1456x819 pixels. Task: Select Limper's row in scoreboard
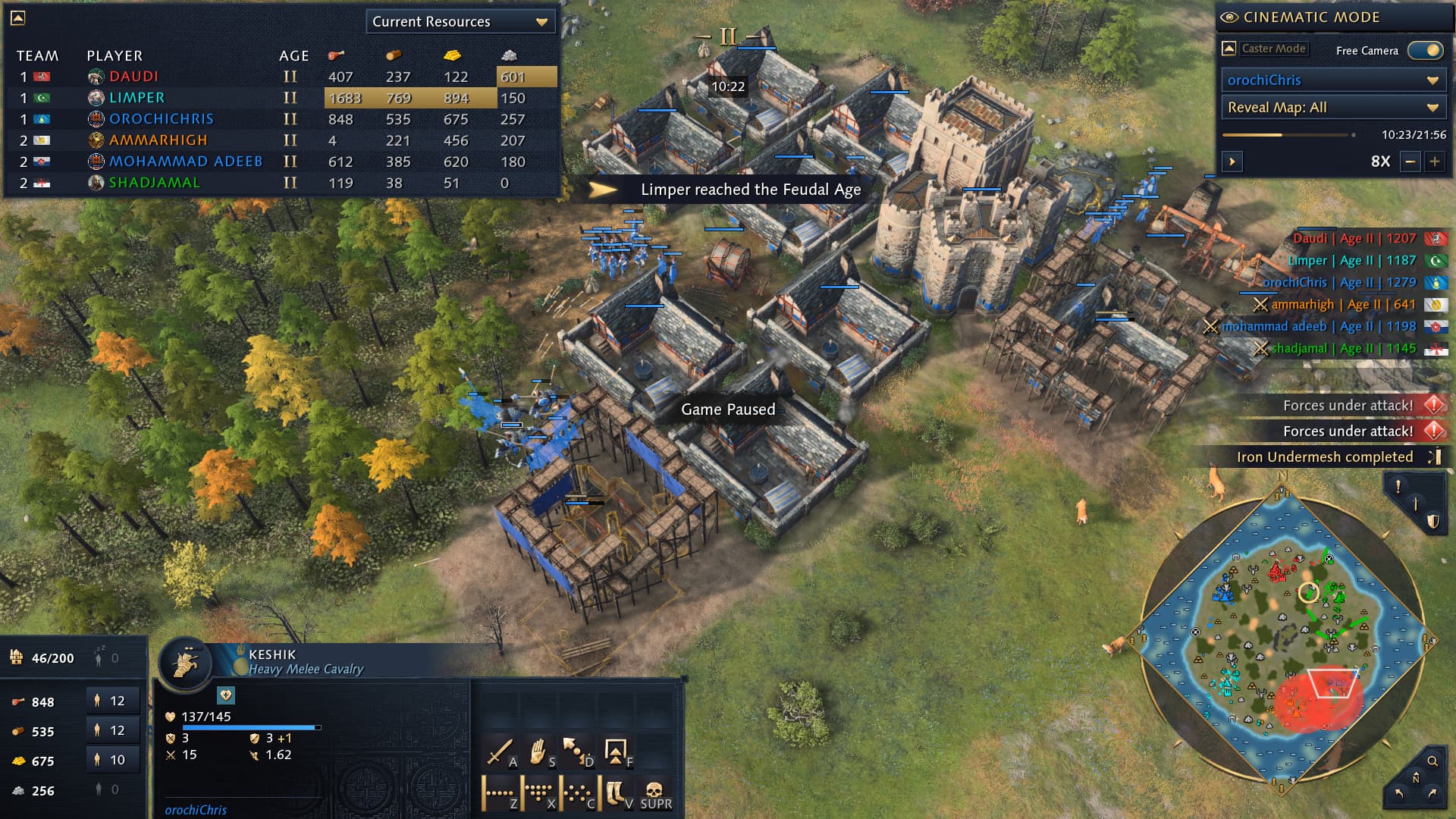pyautogui.click(x=136, y=98)
